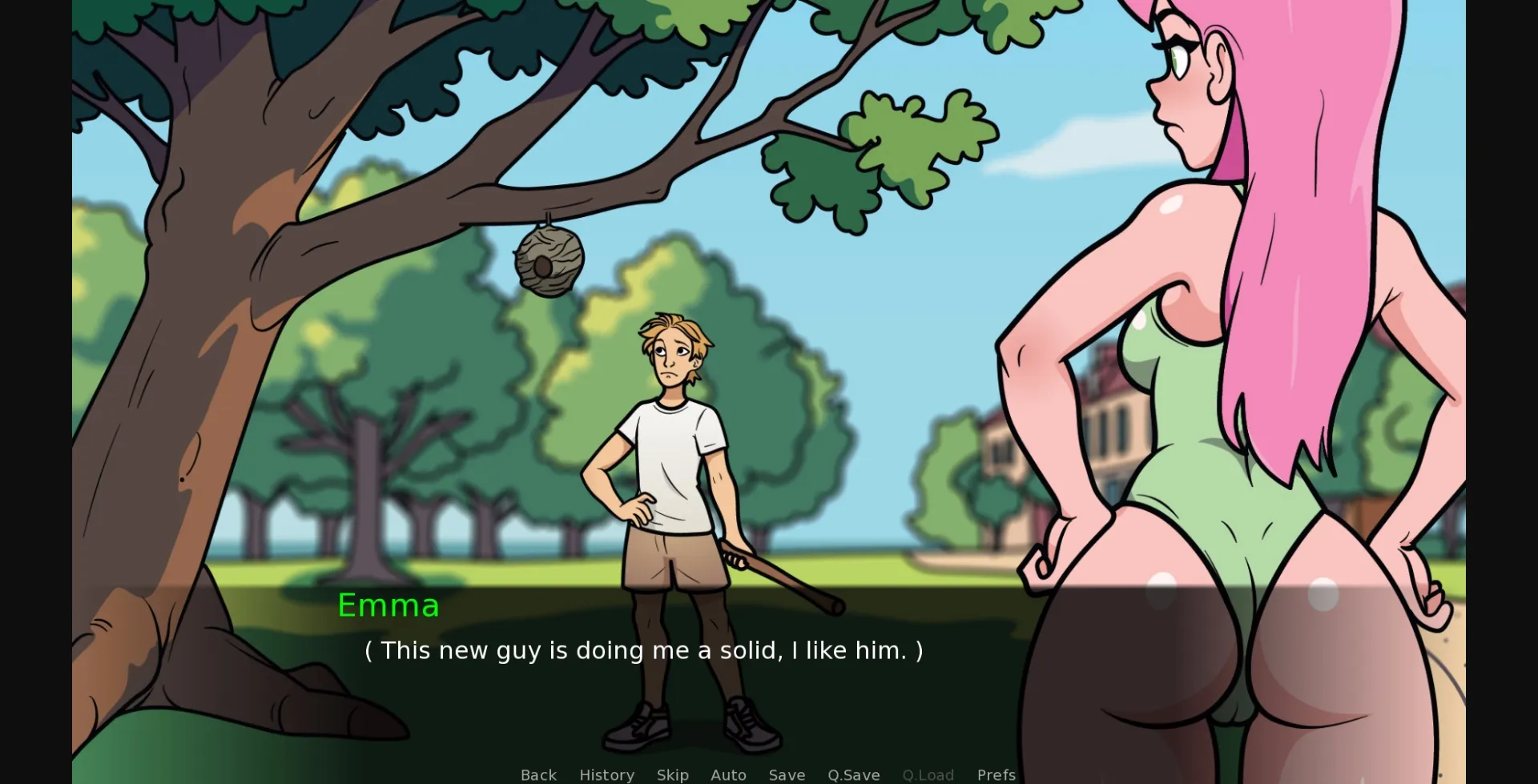Open the History log of past dialogue
1538x784 pixels.
pyautogui.click(x=606, y=774)
